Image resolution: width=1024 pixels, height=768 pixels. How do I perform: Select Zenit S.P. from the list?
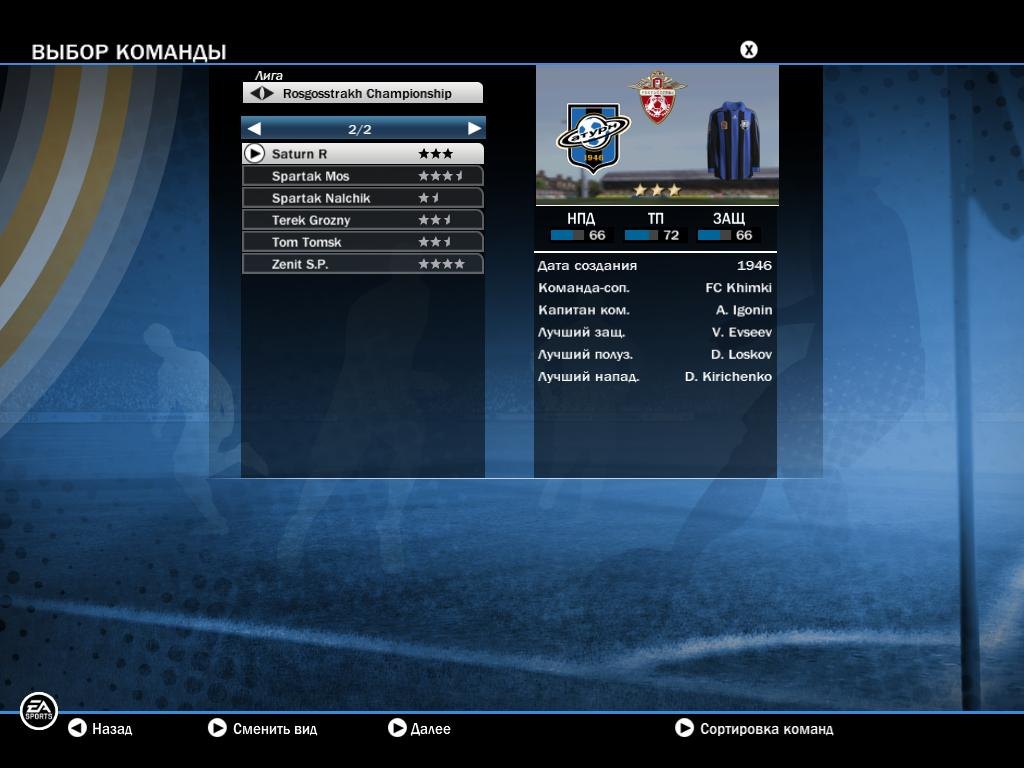click(362, 264)
